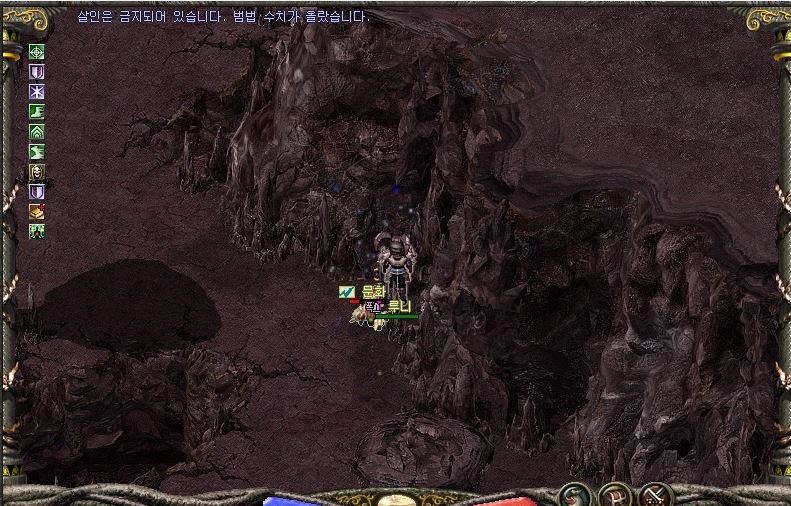Activate the green upward chevrons buff icon
791x506 pixels.
coord(37,131)
